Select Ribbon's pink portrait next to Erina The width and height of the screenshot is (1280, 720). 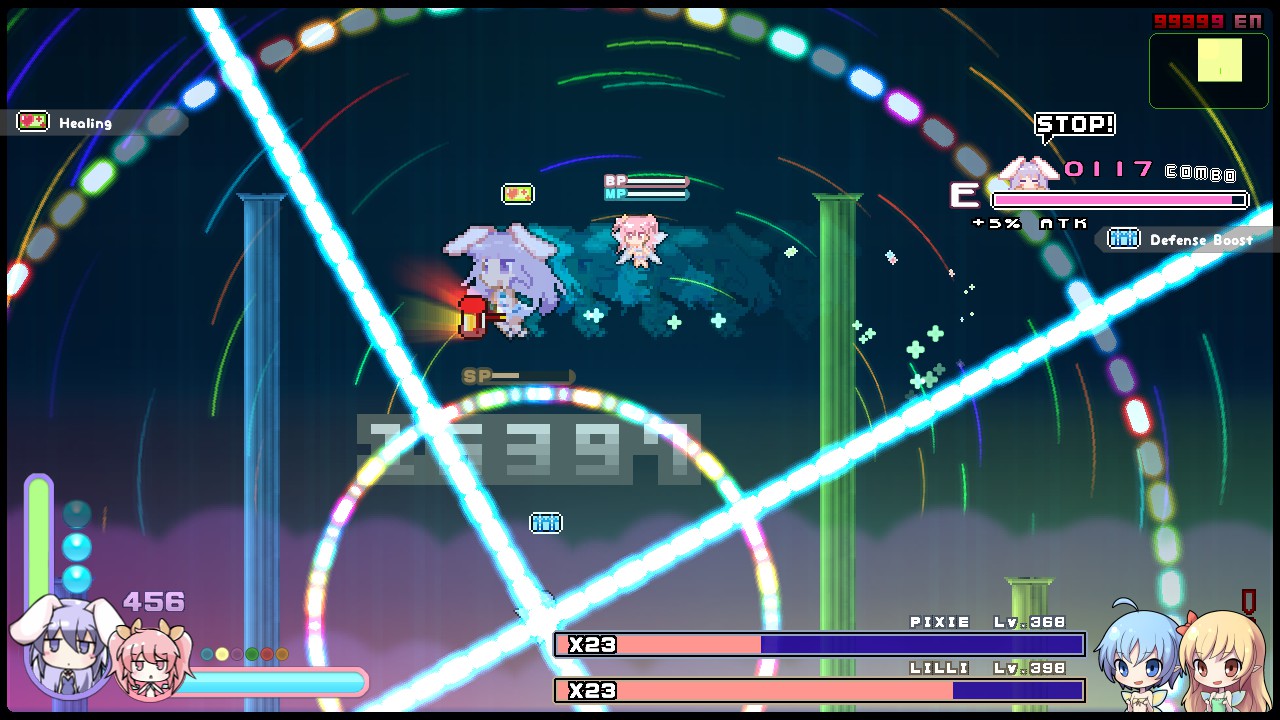[x=150, y=660]
